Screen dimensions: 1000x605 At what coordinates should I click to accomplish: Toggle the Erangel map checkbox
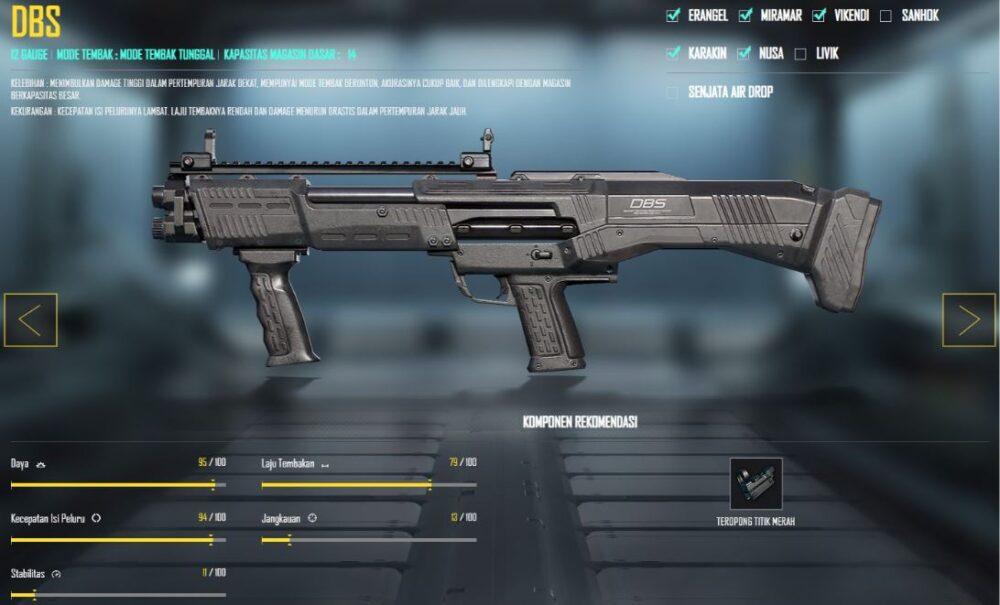(x=673, y=15)
